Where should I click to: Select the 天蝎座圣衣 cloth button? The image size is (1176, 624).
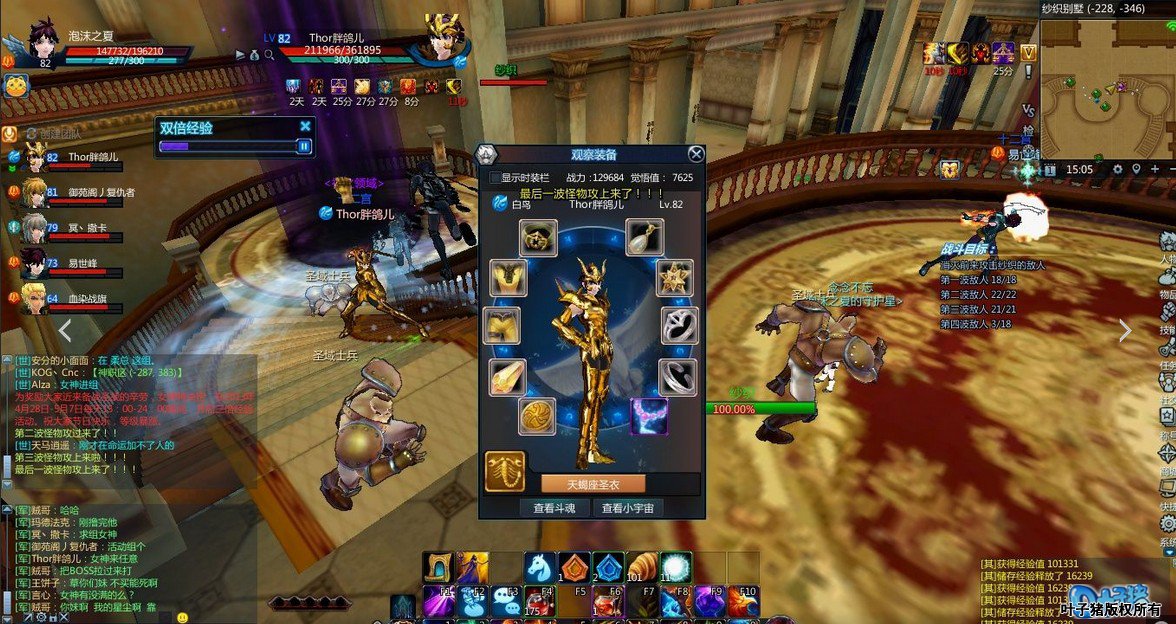[x=593, y=484]
